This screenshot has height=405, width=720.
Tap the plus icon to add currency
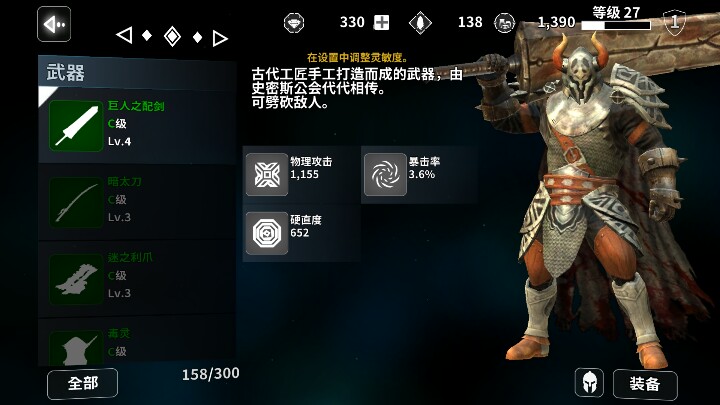[x=381, y=22]
